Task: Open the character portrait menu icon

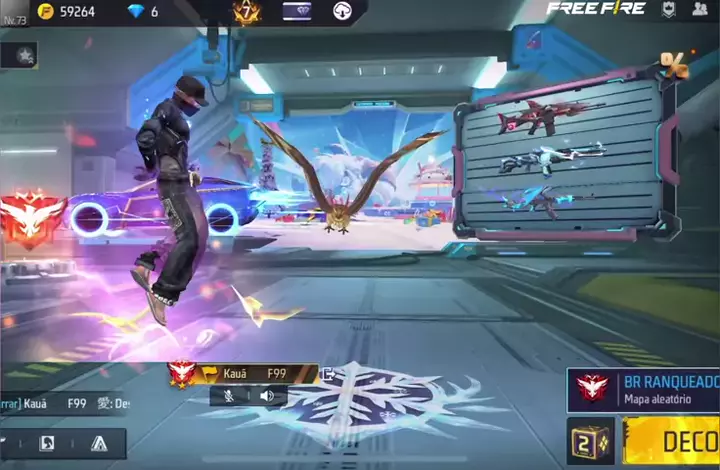Action: point(47,443)
